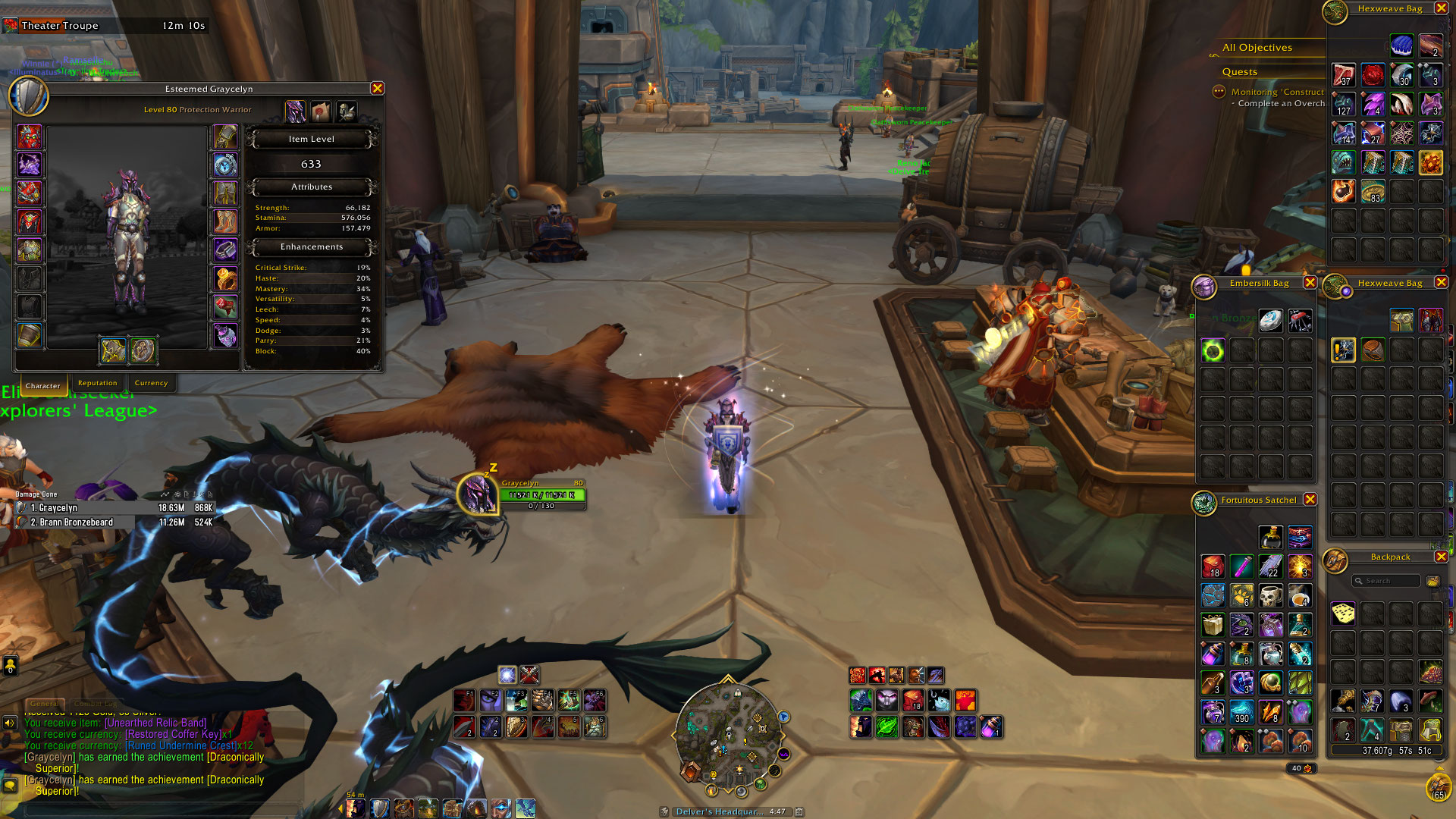The width and height of the screenshot is (1456, 819).
Task: Select the yellow cheese item in Backpack
Action: [x=1343, y=613]
